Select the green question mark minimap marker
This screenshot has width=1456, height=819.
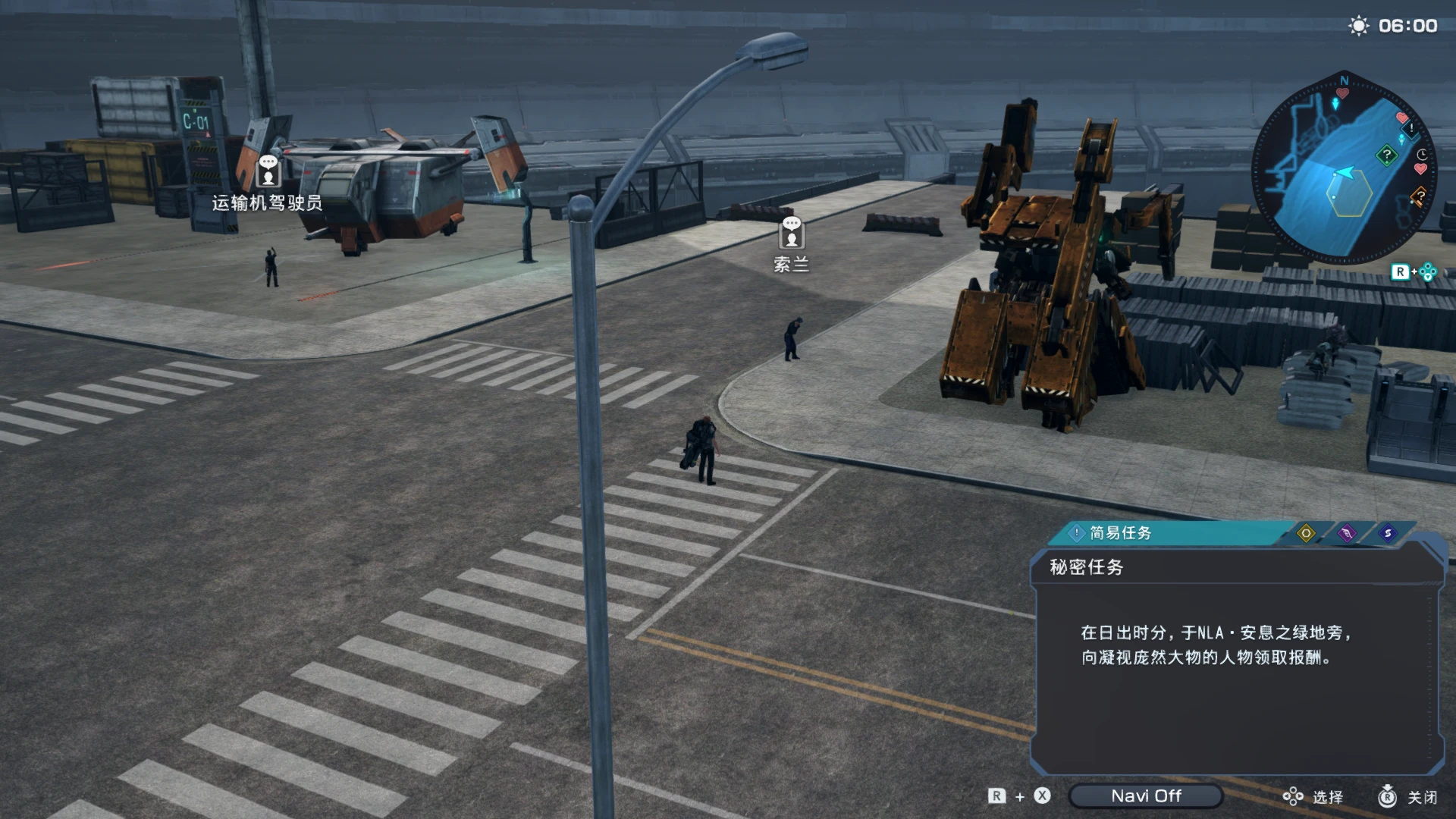coord(1387,155)
